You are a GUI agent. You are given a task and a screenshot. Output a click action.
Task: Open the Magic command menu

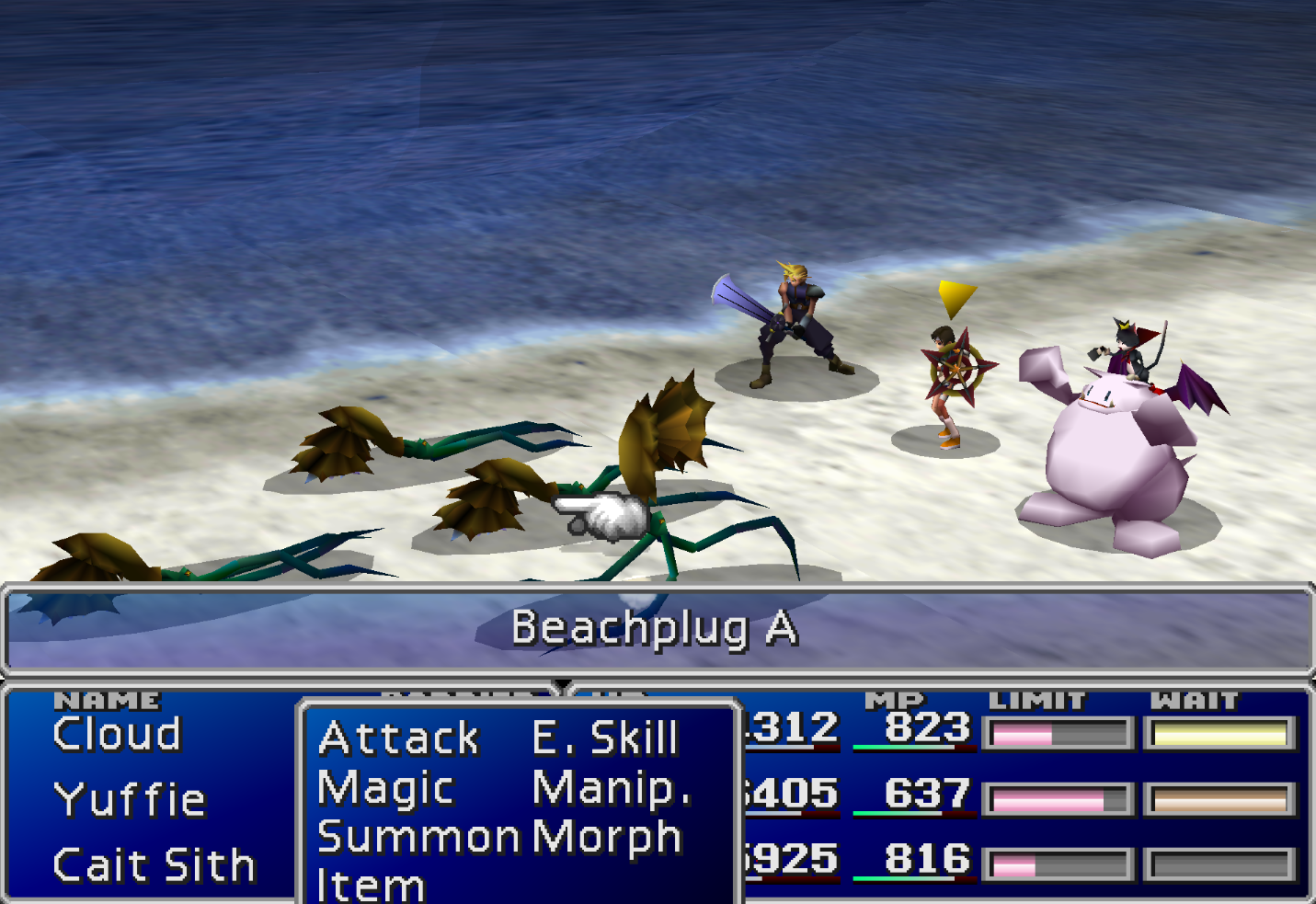[x=384, y=787]
